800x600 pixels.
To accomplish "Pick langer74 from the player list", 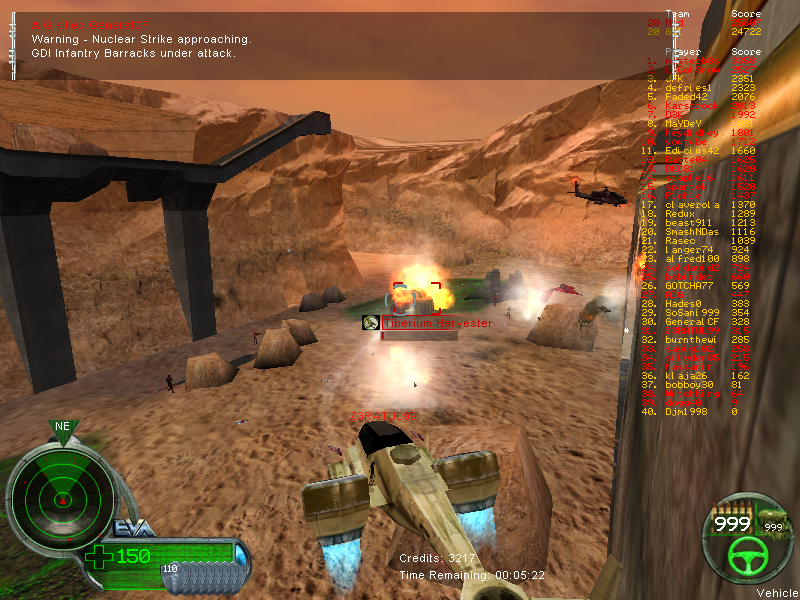I will 691,250.
